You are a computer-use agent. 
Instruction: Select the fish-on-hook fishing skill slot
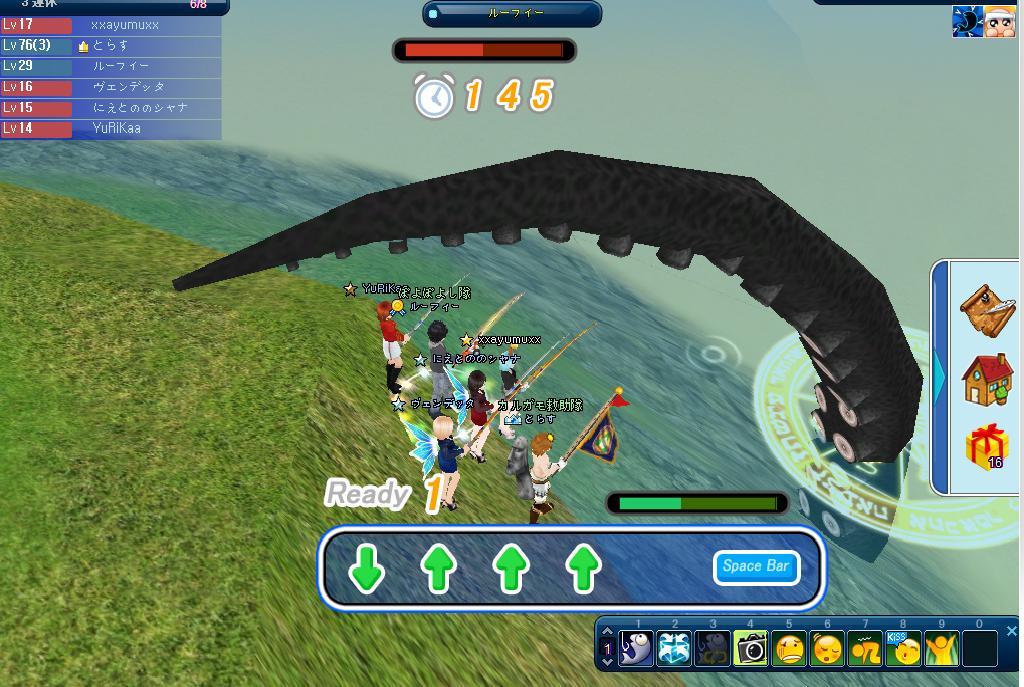637,649
